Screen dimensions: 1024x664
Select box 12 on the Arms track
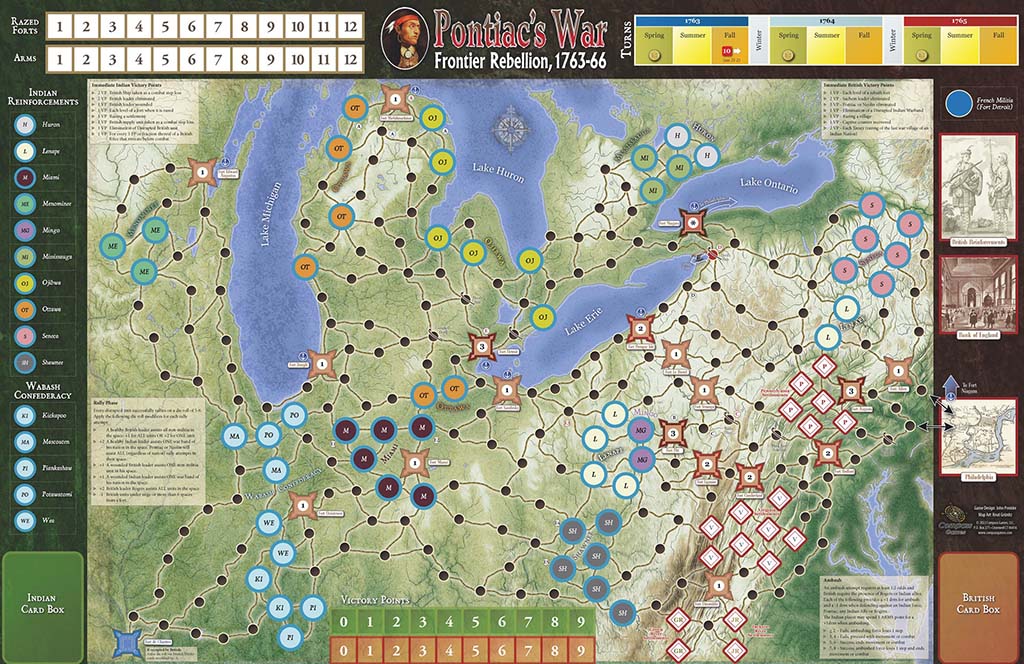click(349, 59)
